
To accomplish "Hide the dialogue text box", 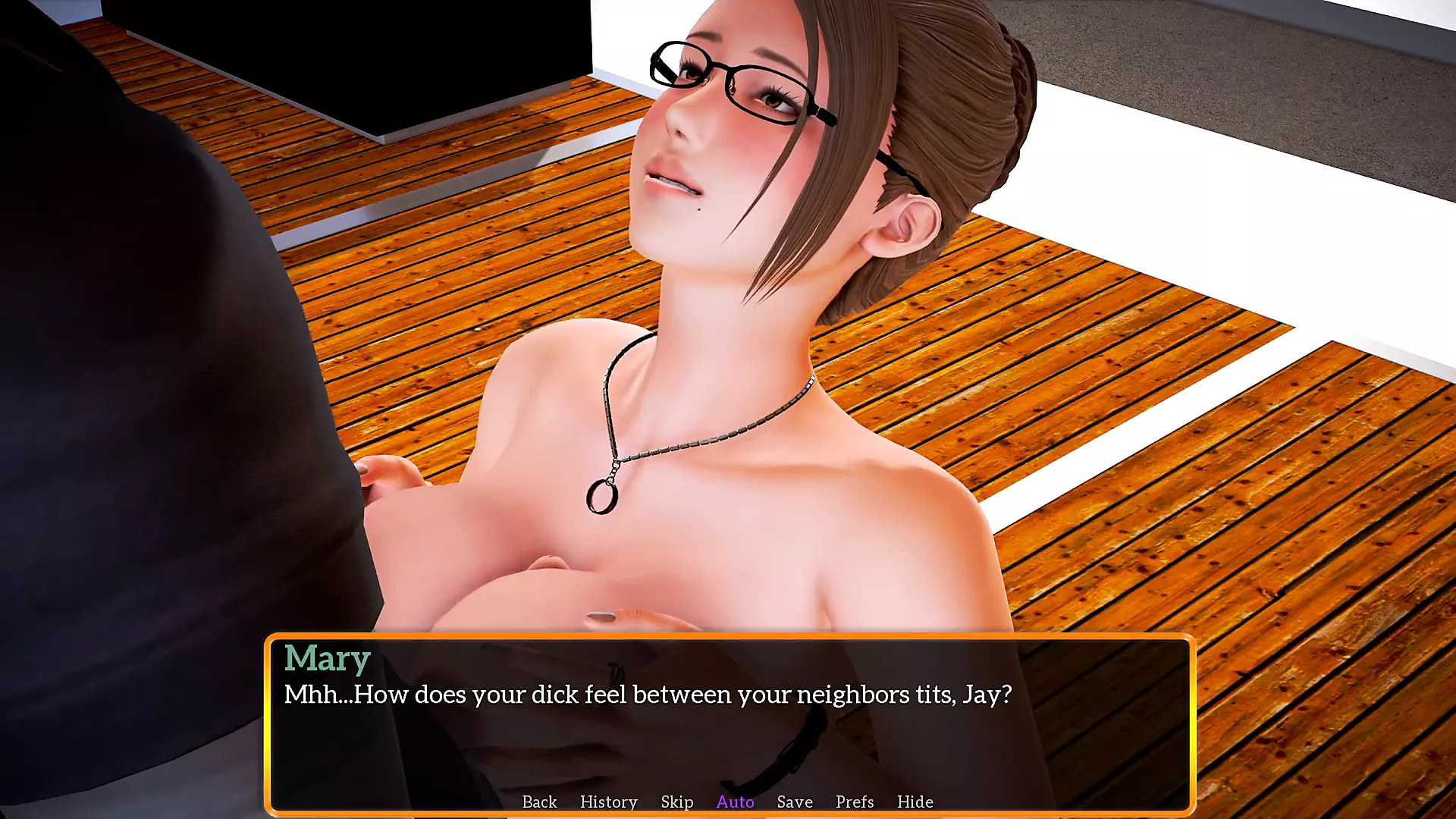I will [x=915, y=802].
